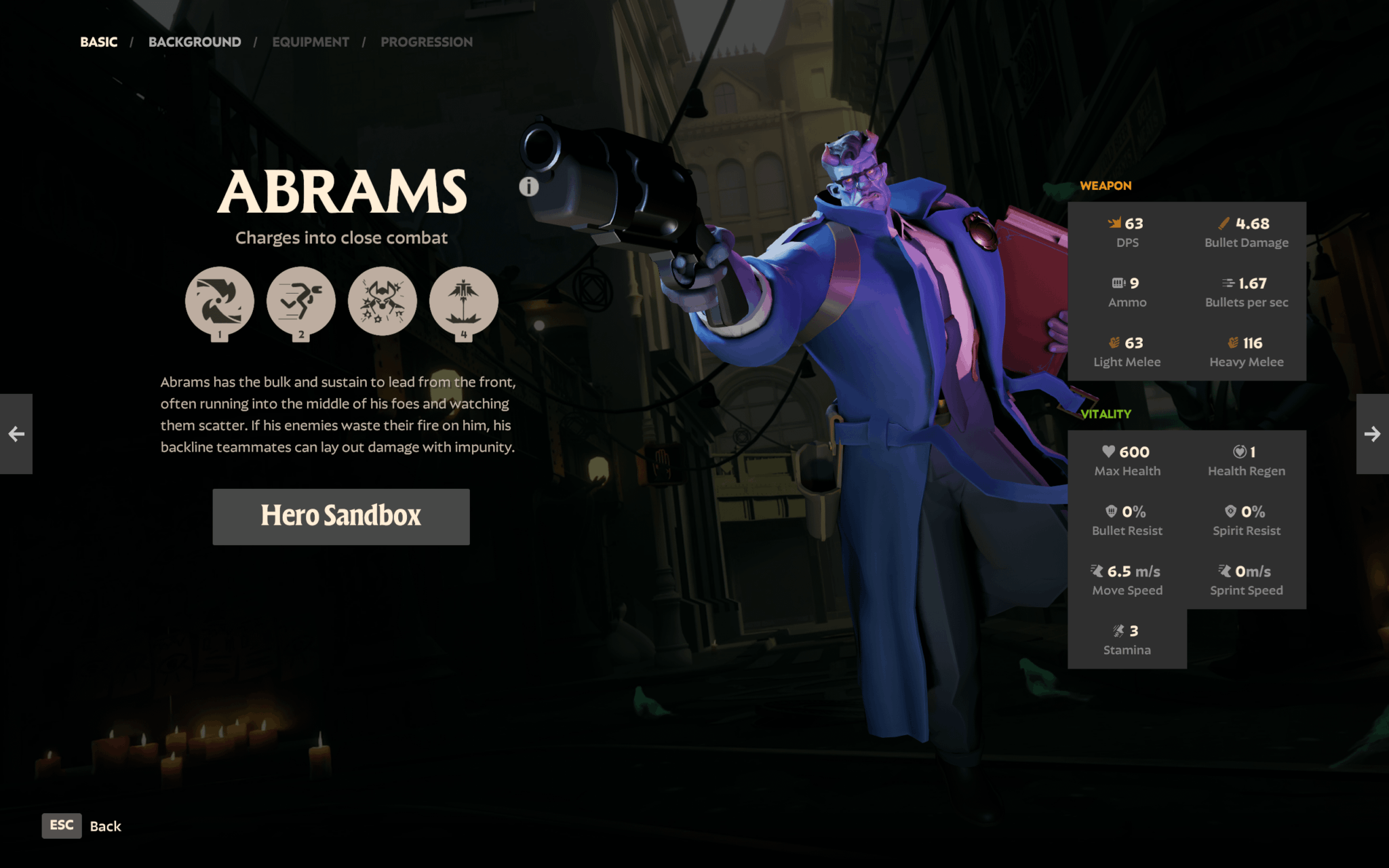Viewport: 1389px width, 868px height.
Task: Go to the previous hero with left arrow
Action: pyautogui.click(x=16, y=434)
